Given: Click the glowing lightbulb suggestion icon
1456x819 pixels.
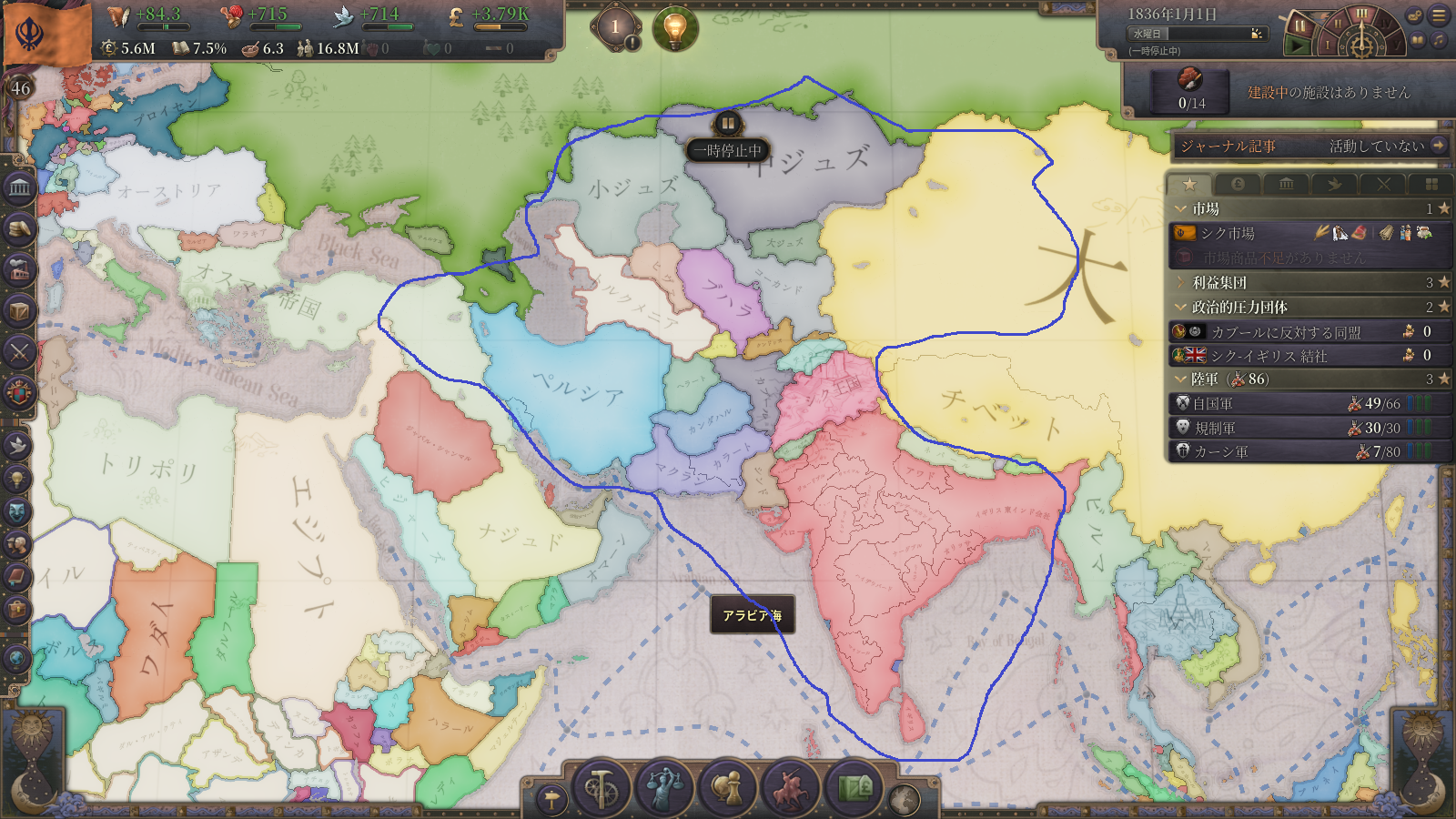Looking at the screenshot, I should point(675,28).
